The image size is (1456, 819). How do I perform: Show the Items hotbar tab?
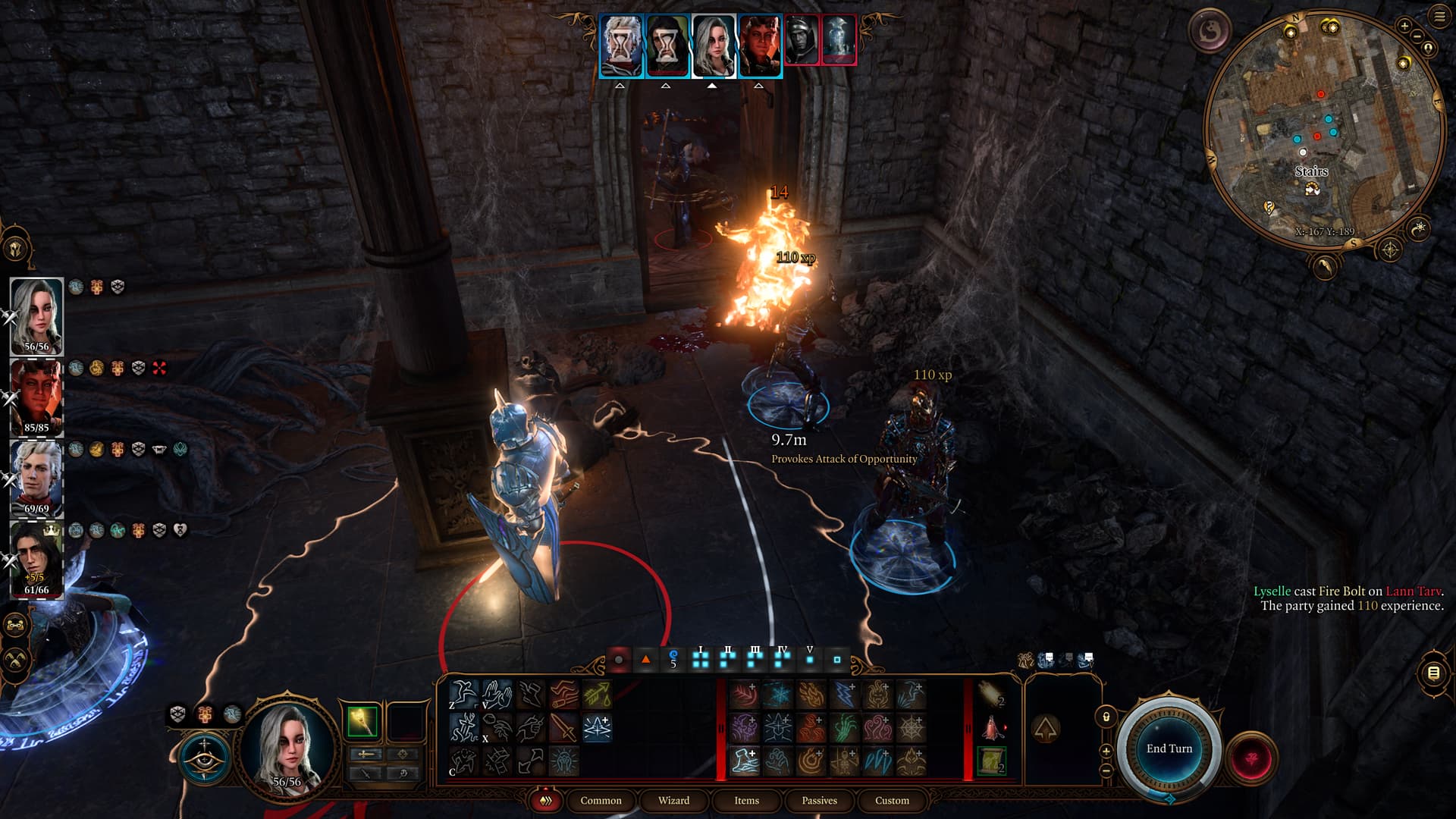746,801
